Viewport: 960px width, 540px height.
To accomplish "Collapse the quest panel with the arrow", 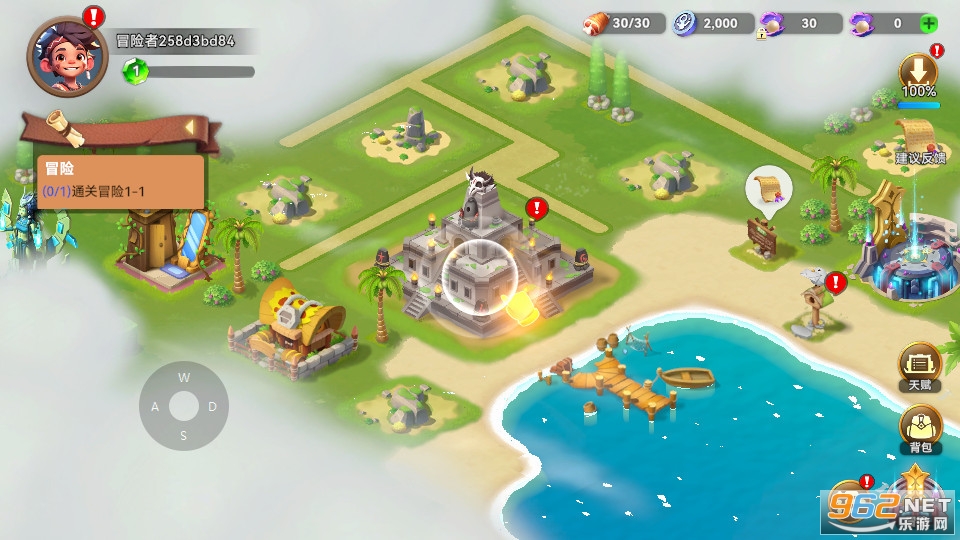I will click(x=189, y=127).
